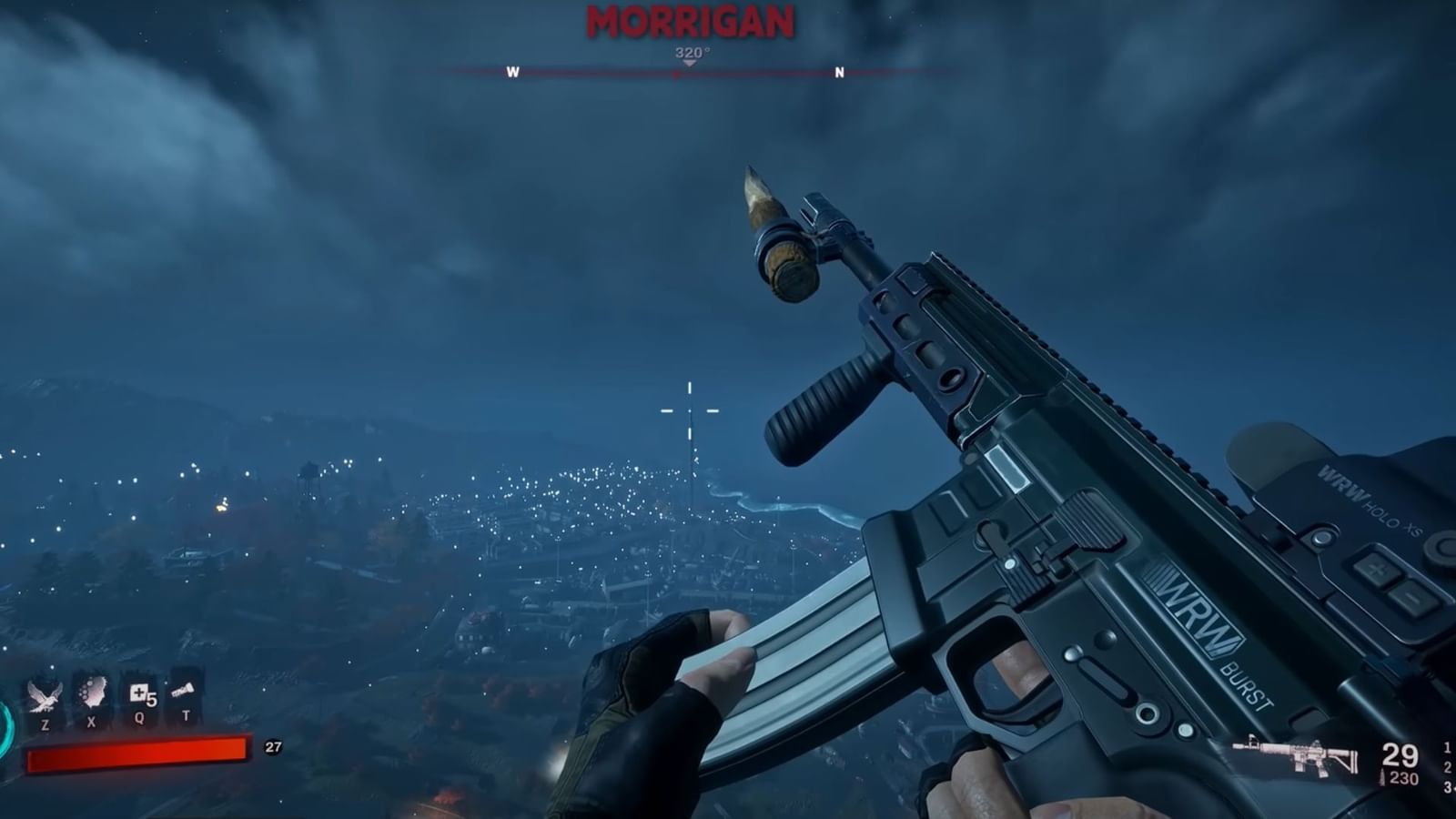Select the bullet icon next to reserve ammo 230

point(1381,776)
